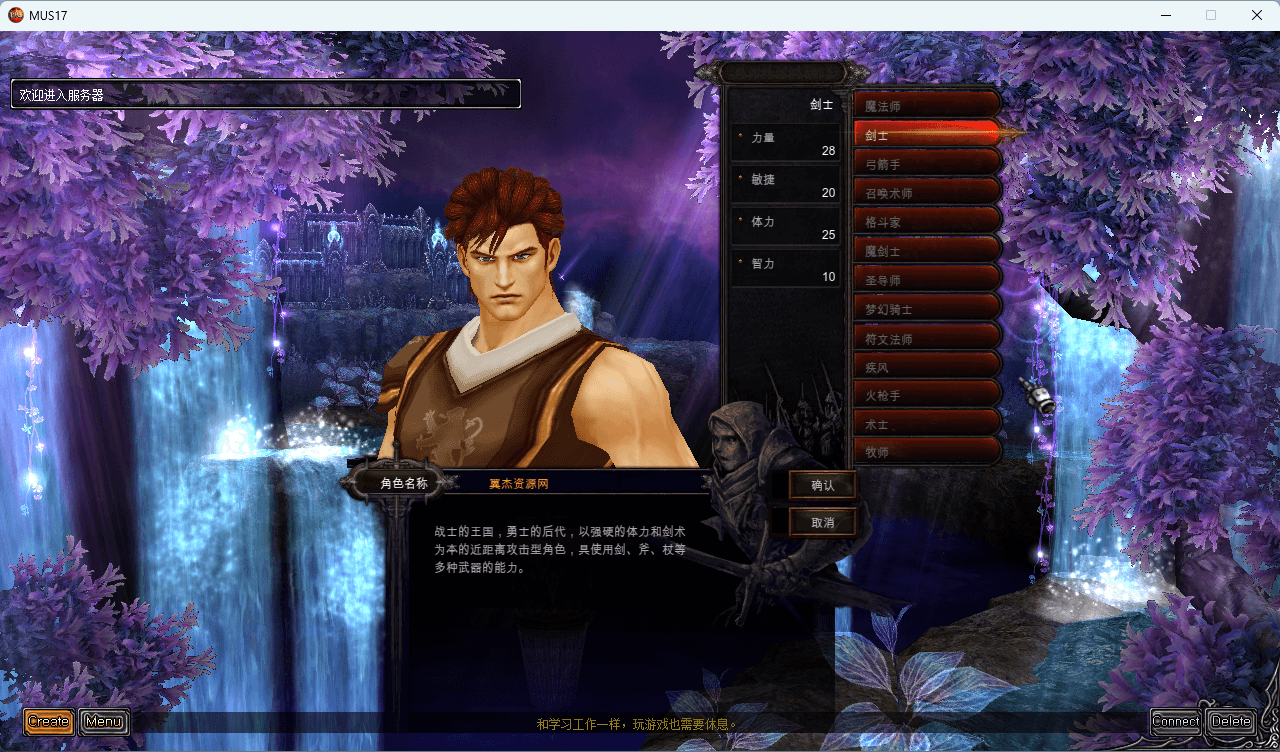This screenshot has width=1280, height=752.
Task: Select the 圣导师 class
Action: point(927,279)
